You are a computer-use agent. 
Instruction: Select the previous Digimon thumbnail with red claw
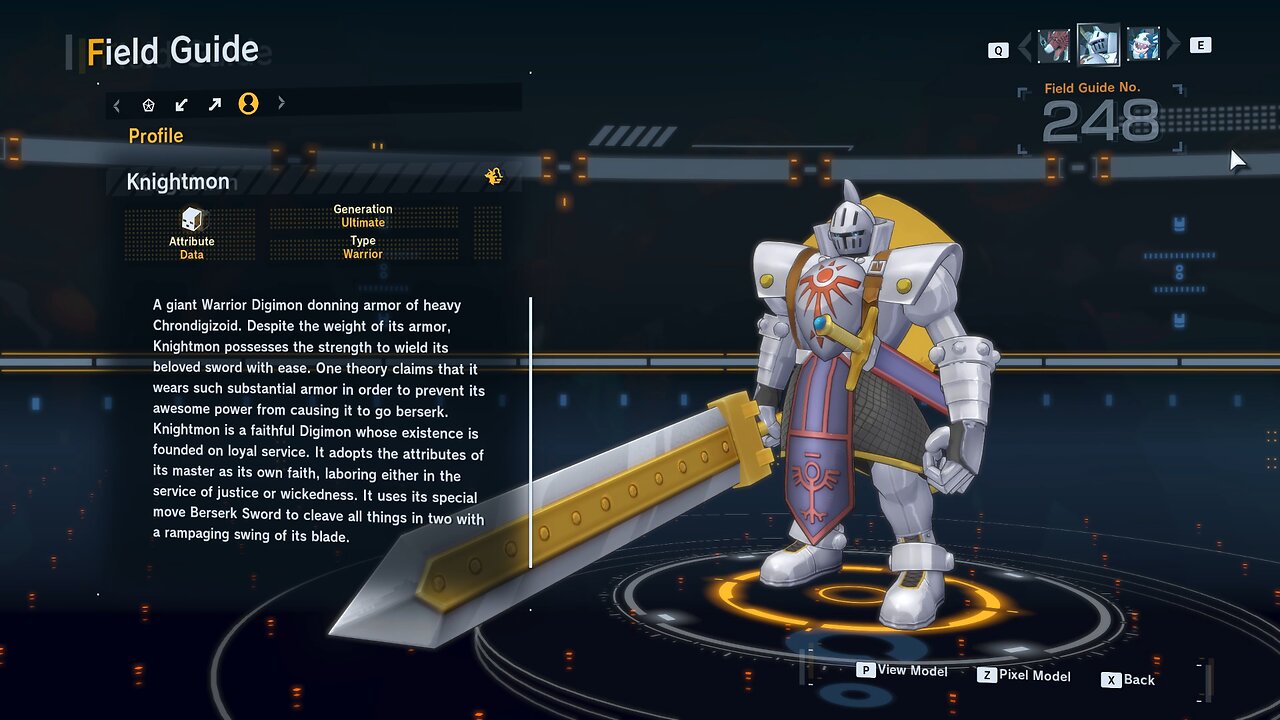(x=1054, y=45)
